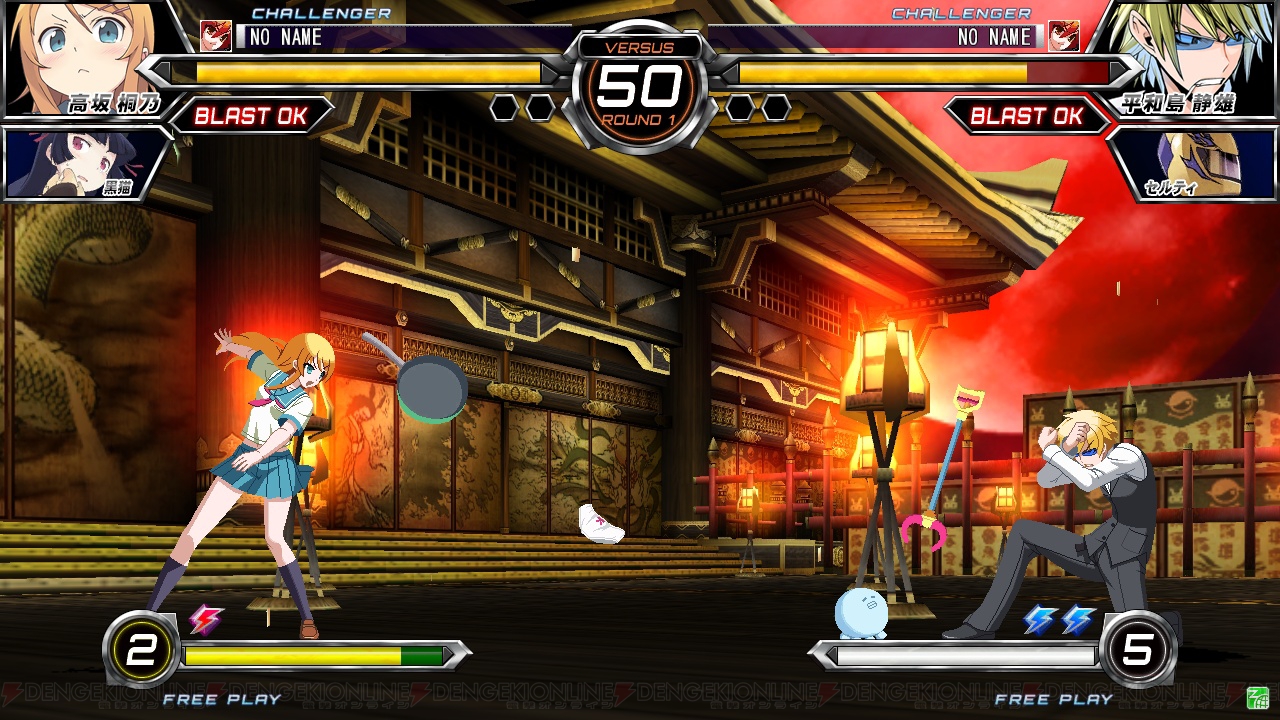This screenshot has height=720, width=1280.
Task: Activate the BLAST OK badge under Kirino's health bar
Action: point(250,116)
